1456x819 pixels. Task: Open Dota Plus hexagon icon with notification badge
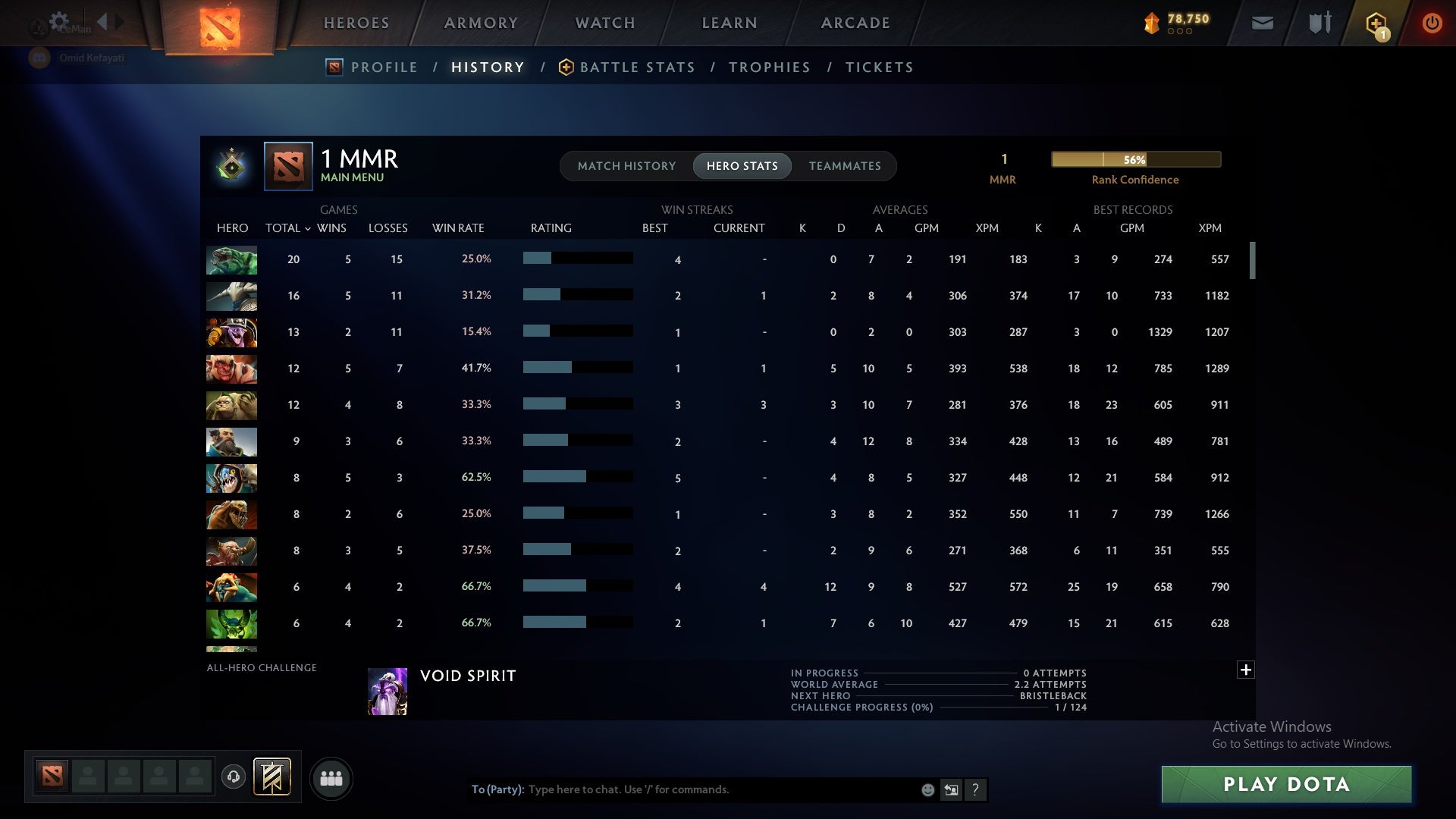click(x=1376, y=23)
